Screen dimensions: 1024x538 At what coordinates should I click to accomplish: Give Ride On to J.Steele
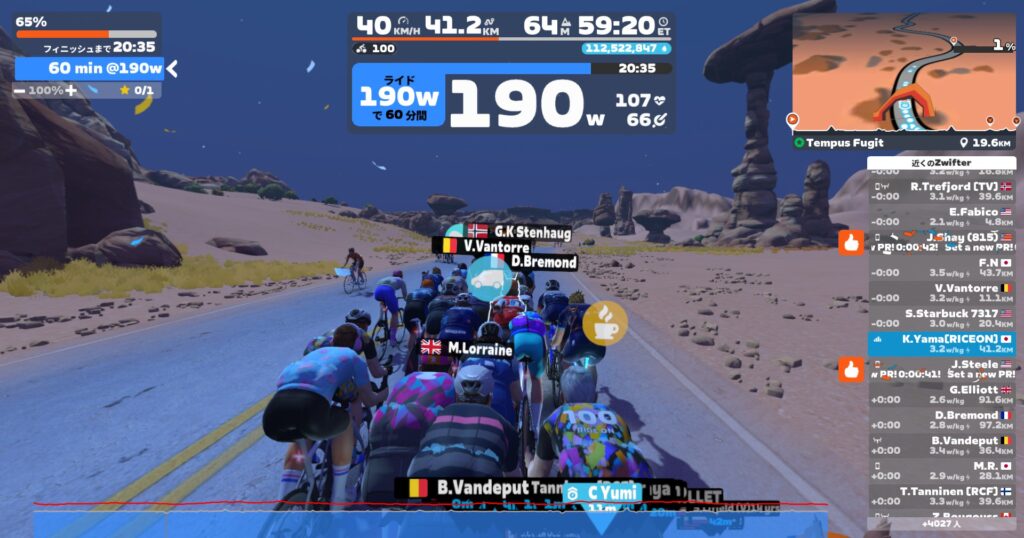tap(851, 370)
